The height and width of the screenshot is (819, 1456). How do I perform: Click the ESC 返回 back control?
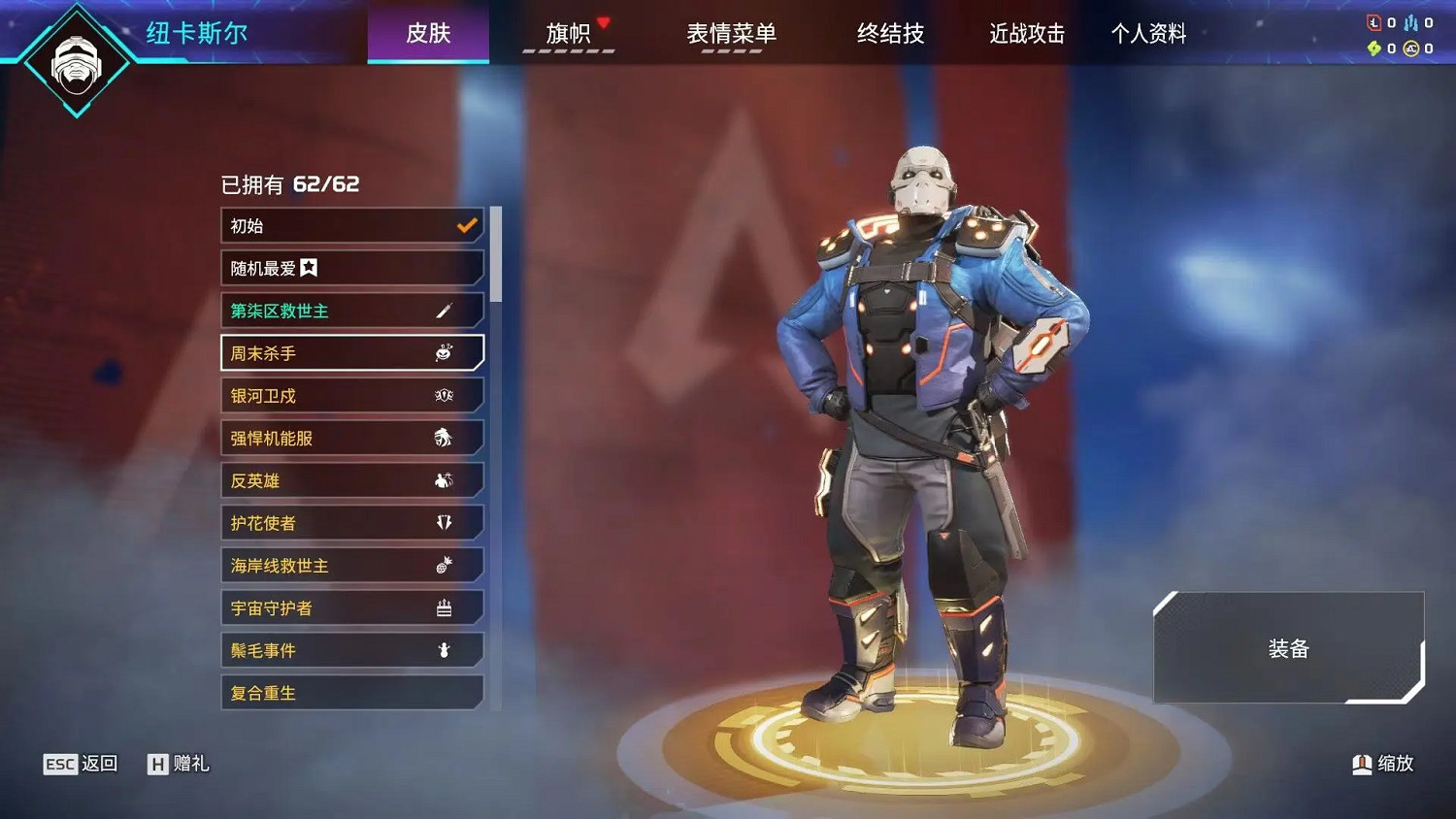[x=81, y=764]
